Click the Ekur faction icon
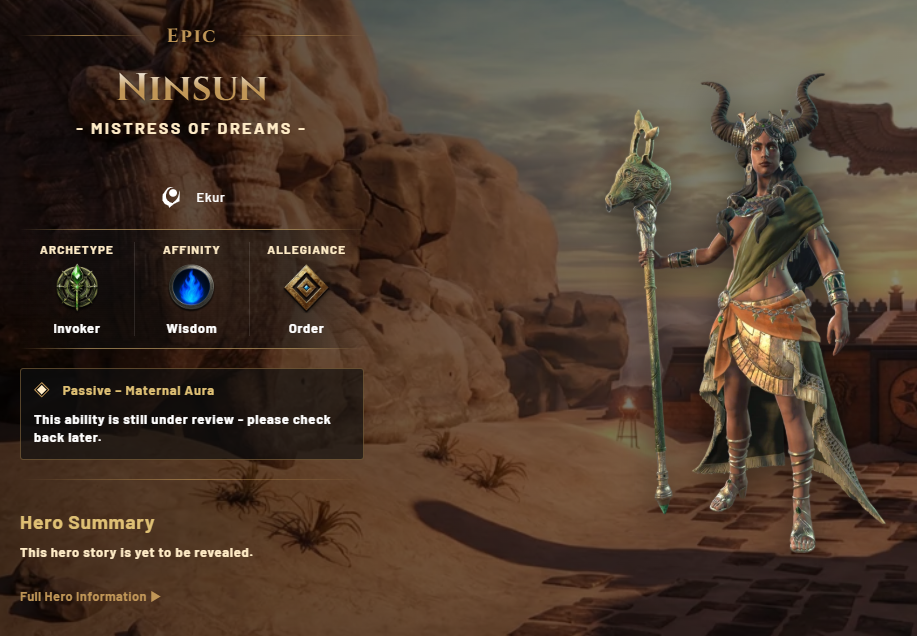Screen dimensions: 917x636 pyautogui.click(x=172, y=197)
